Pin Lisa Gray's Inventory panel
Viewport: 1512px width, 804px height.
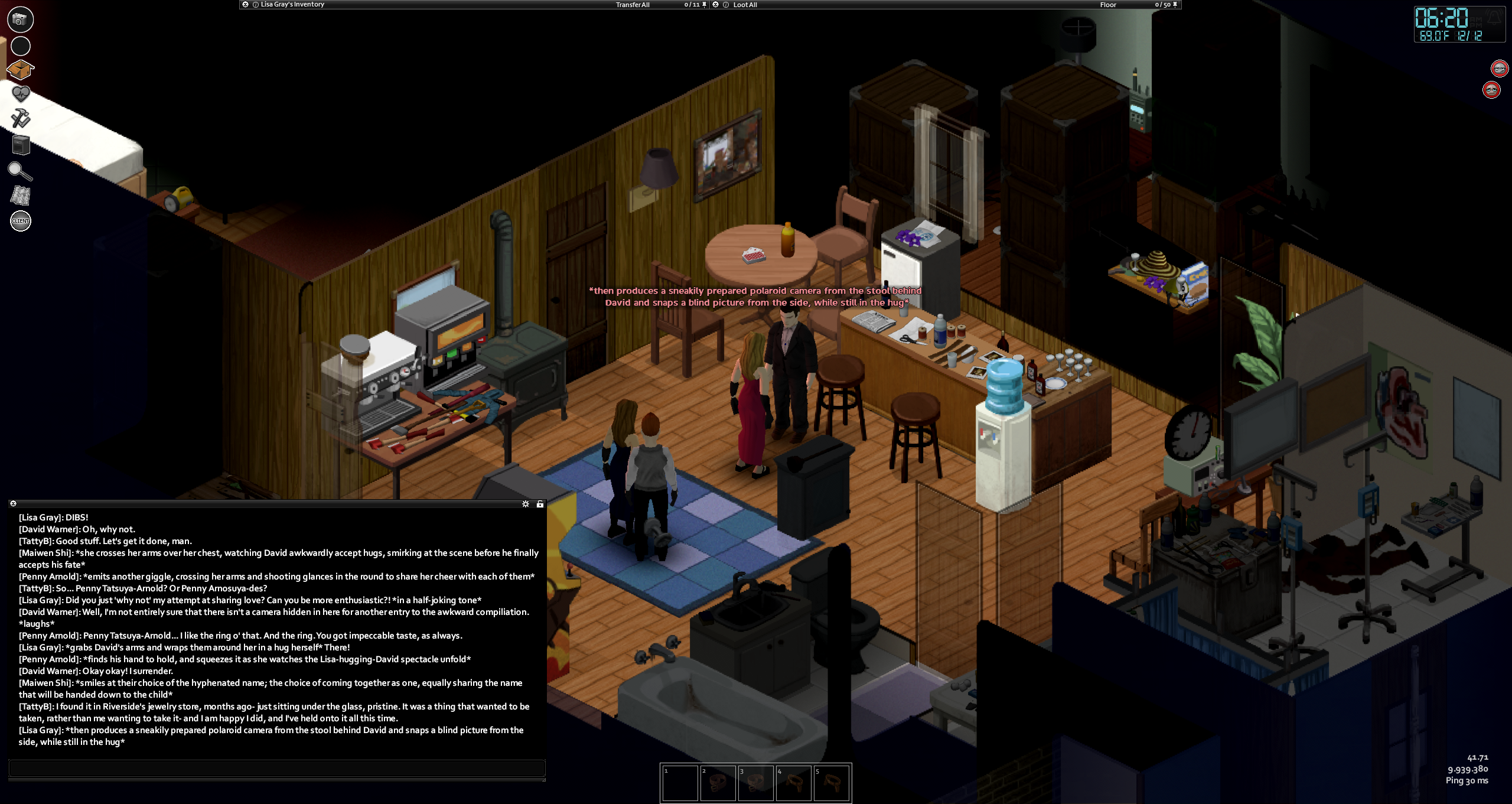[704, 5]
